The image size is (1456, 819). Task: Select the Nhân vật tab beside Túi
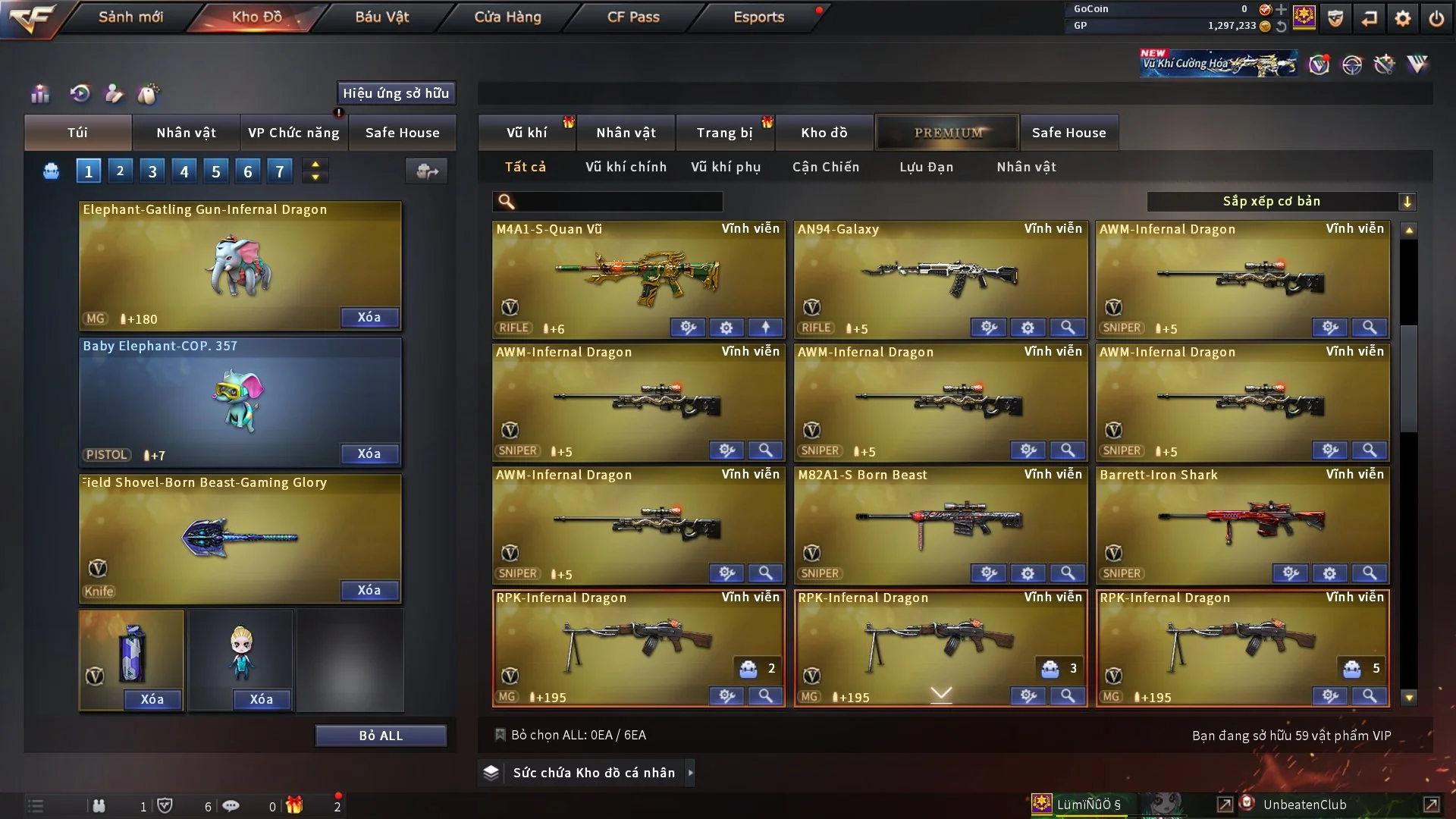point(186,133)
